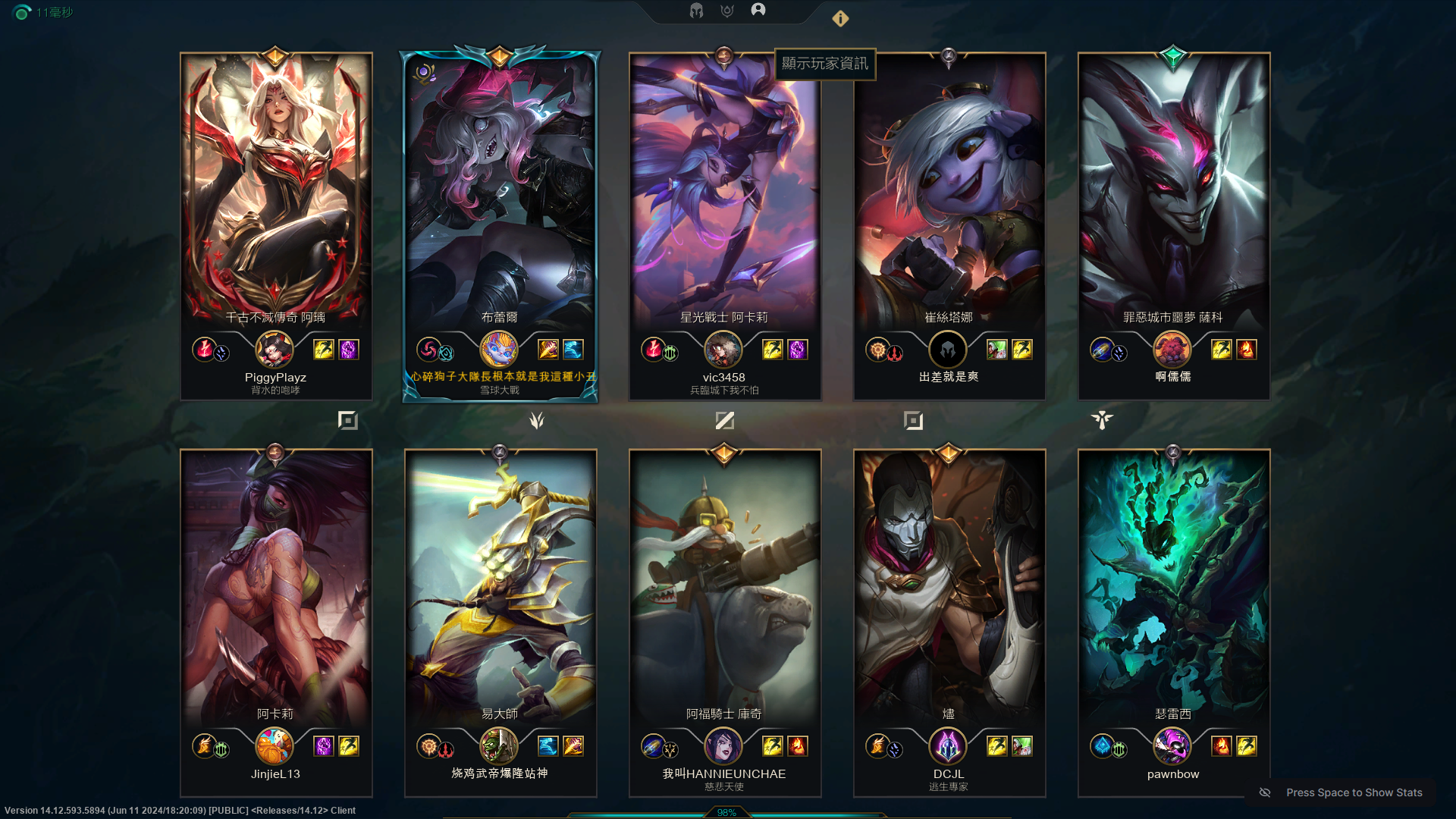The image size is (1456, 819).
Task: Click pawnbow's summoner profile icon
Action: tap(1172, 746)
